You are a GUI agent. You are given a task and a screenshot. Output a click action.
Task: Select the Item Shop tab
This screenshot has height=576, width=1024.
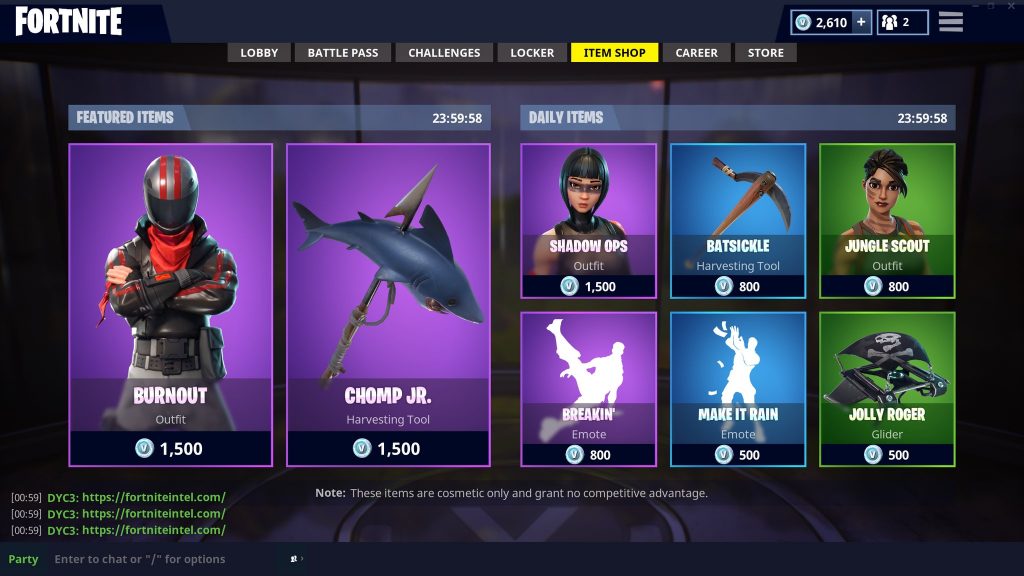(614, 53)
